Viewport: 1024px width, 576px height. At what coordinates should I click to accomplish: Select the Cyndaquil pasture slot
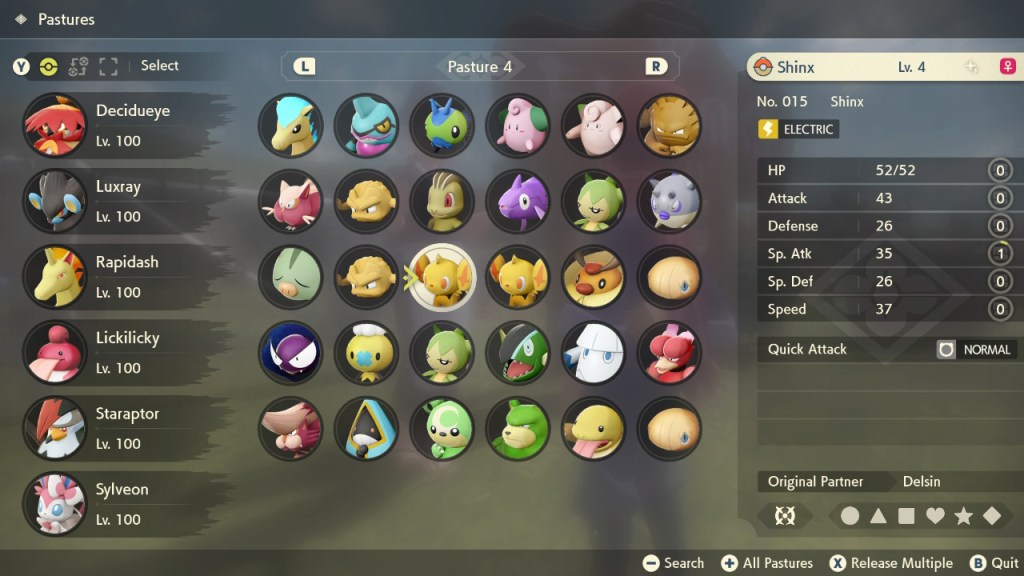tap(290, 125)
